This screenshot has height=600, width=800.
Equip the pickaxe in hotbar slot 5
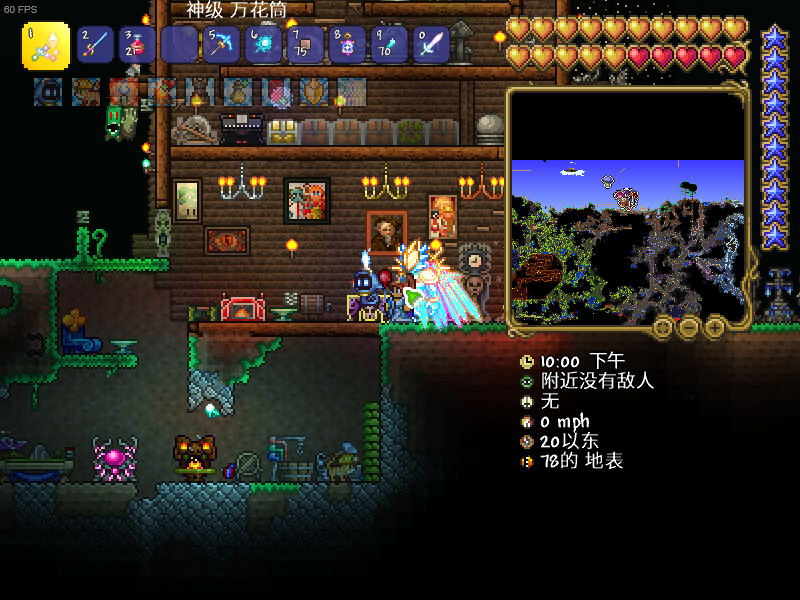[x=221, y=45]
